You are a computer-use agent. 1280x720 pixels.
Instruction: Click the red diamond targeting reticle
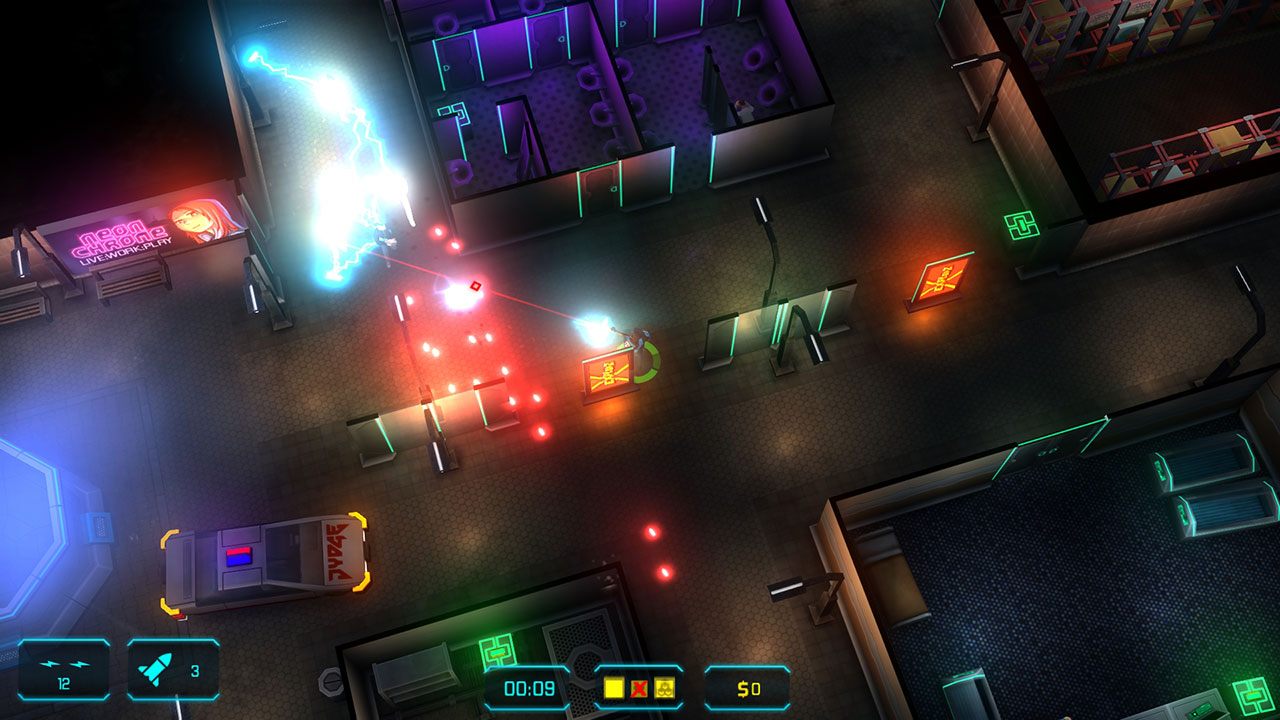(477, 287)
